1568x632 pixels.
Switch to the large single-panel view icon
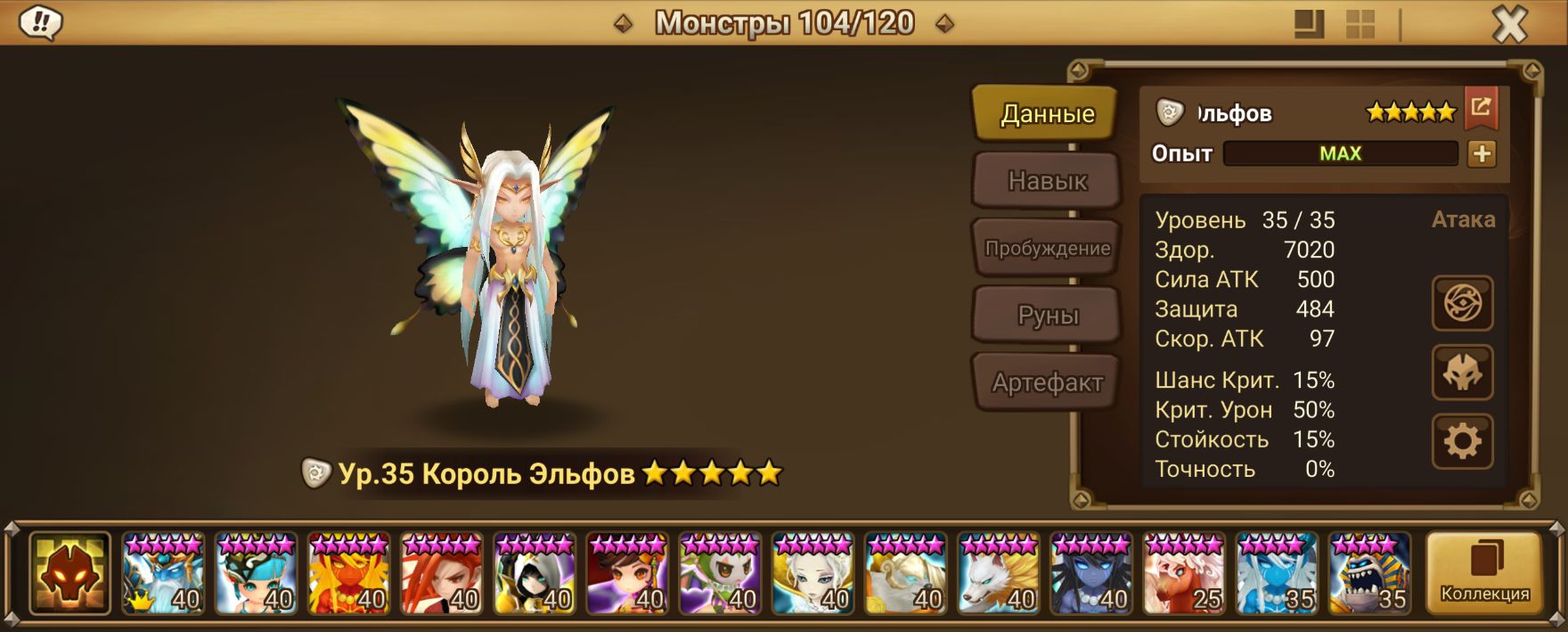1309,24
